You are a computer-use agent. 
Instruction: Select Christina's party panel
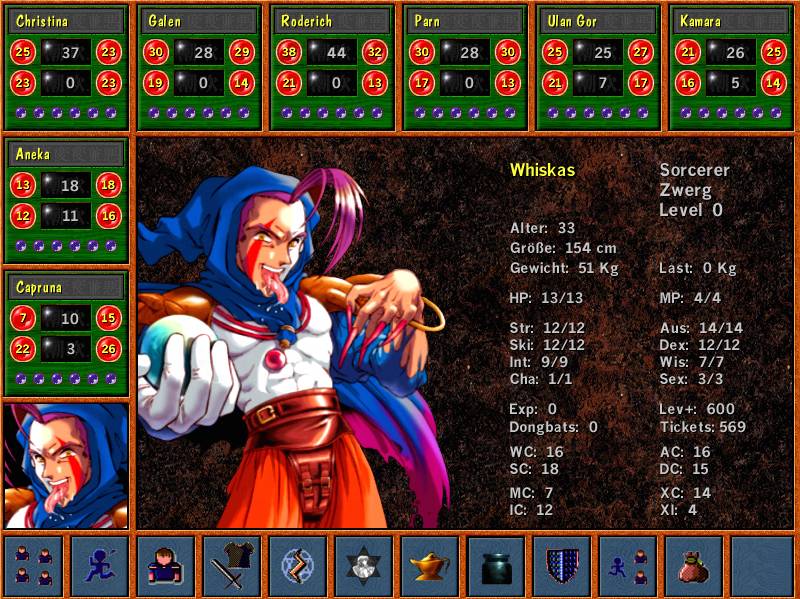[x=67, y=67]
